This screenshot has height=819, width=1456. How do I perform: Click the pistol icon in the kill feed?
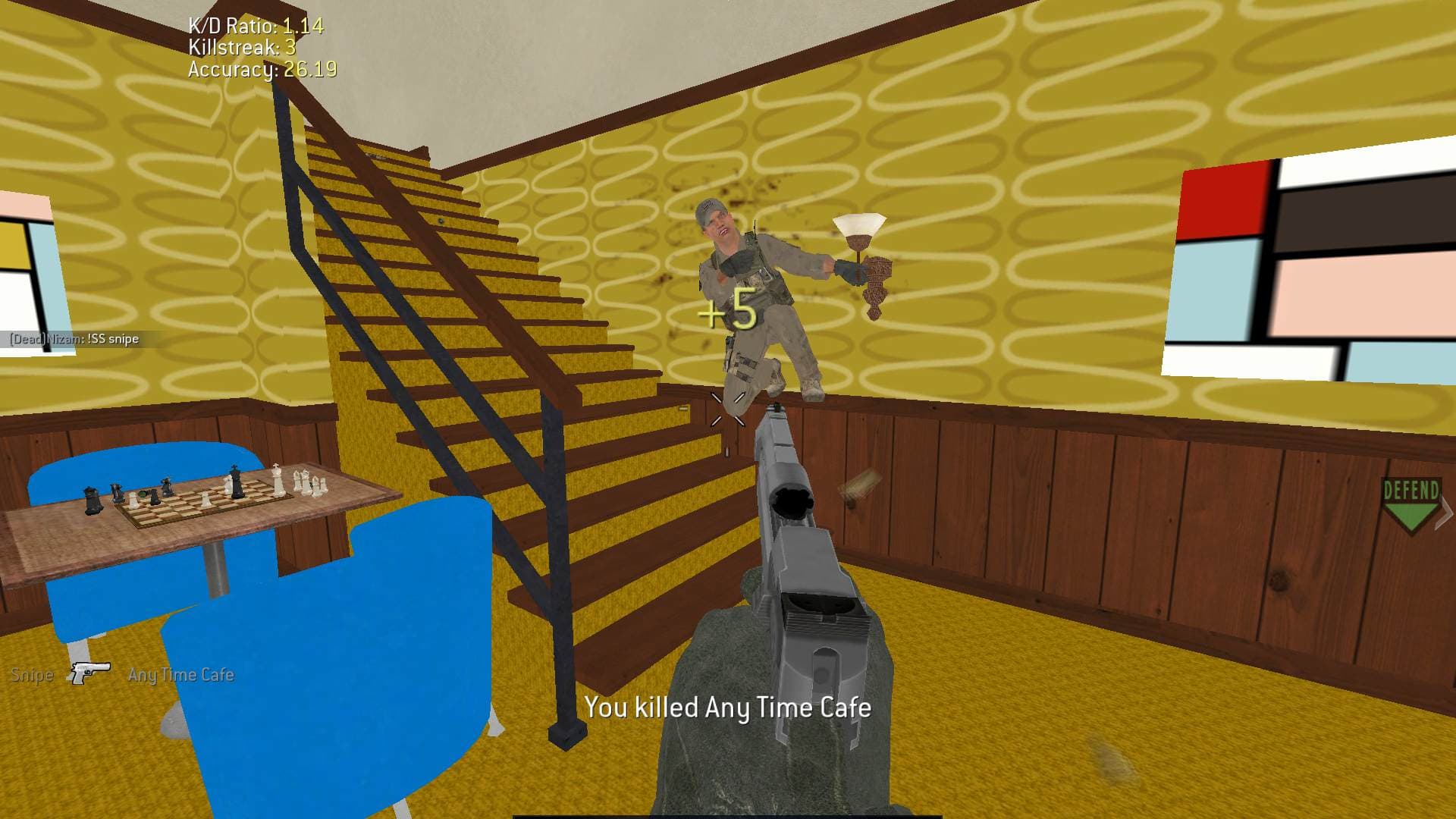90,673
